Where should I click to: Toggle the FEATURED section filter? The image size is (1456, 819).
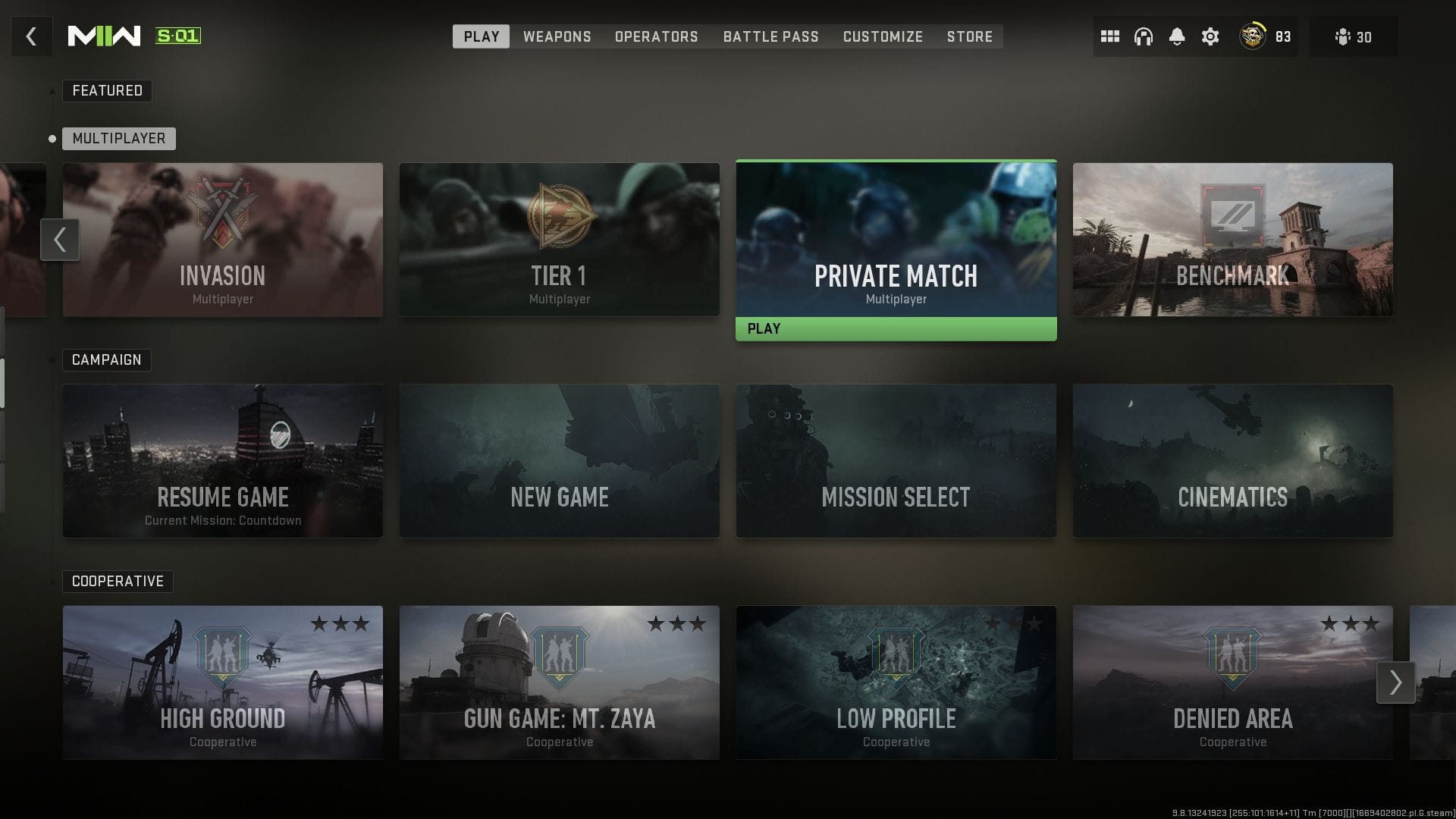(x=107, y=90)
